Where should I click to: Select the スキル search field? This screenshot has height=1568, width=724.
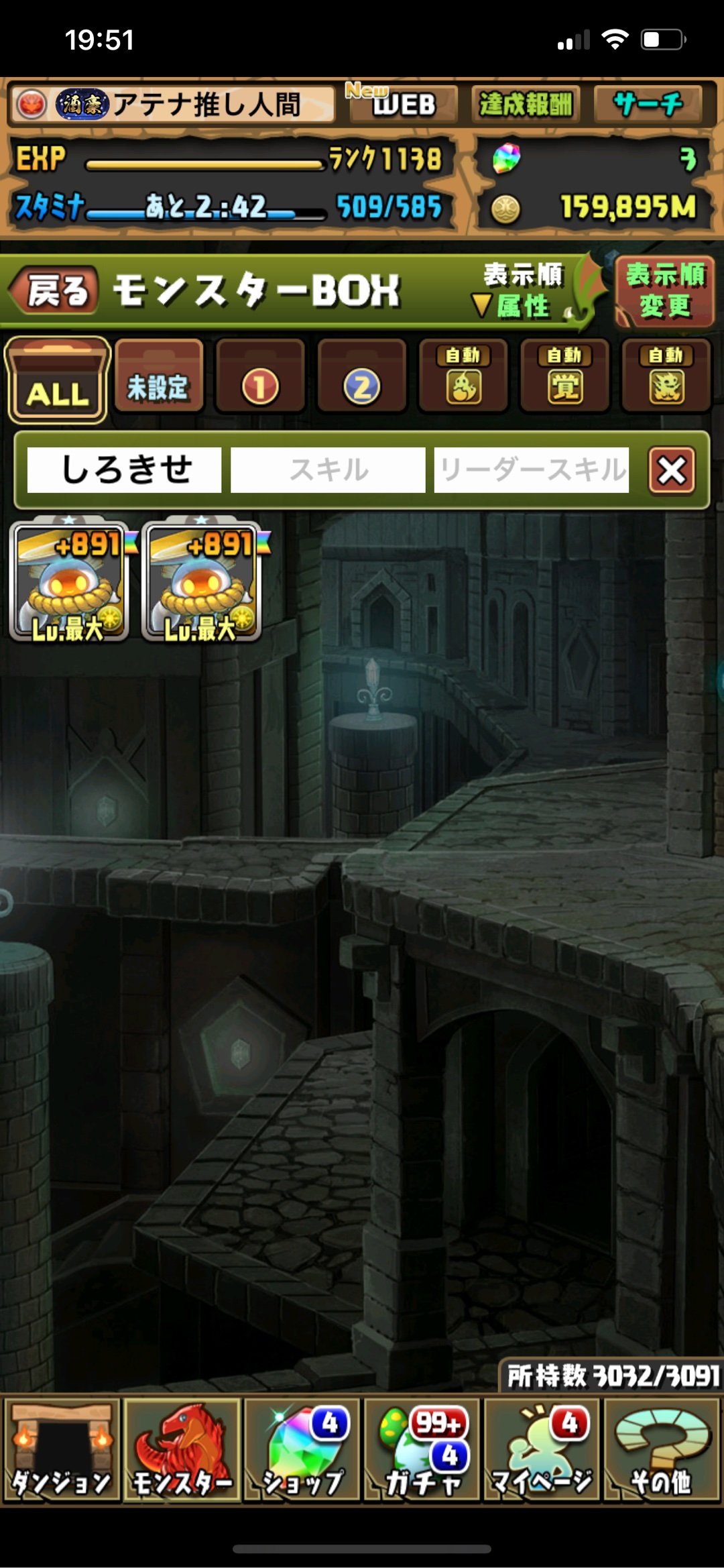pyautogui.click(x=328, y=469)
